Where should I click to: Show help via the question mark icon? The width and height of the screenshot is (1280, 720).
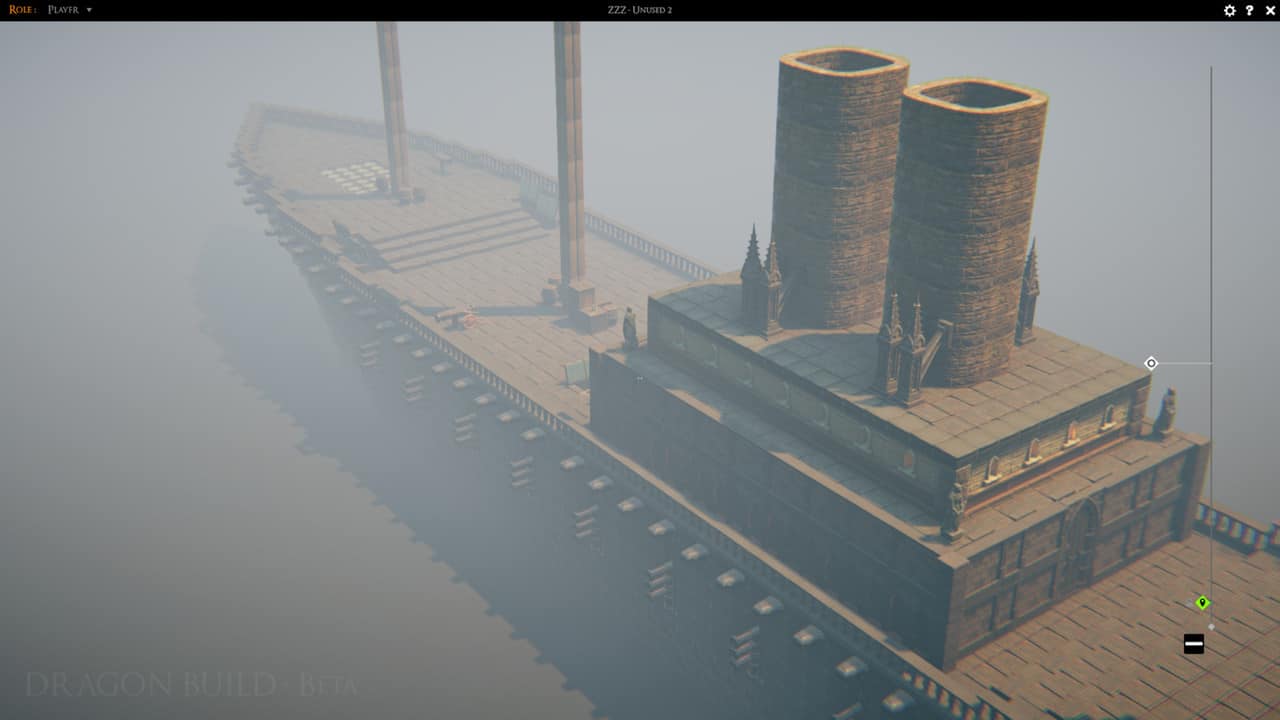(1249, 10)
